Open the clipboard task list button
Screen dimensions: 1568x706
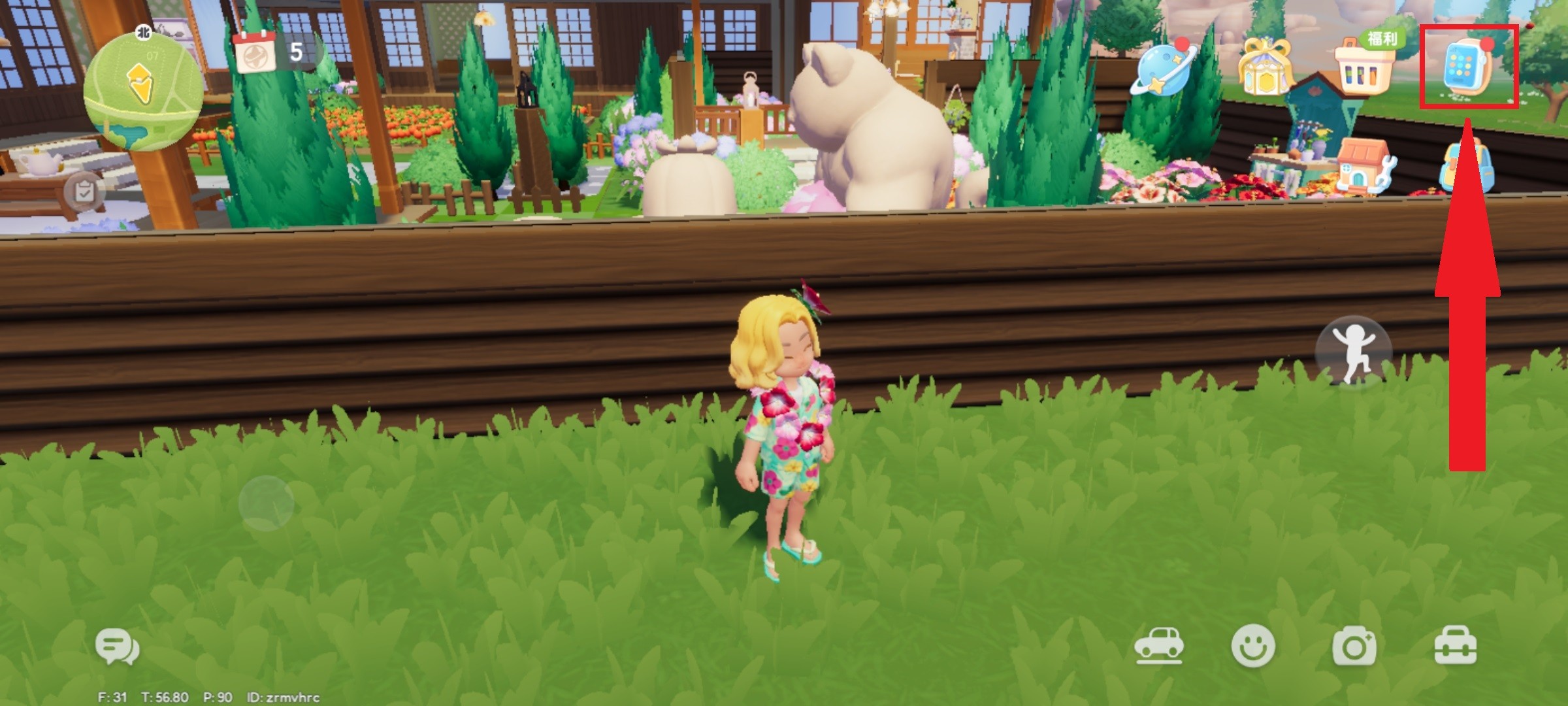[x=84, y=193]
